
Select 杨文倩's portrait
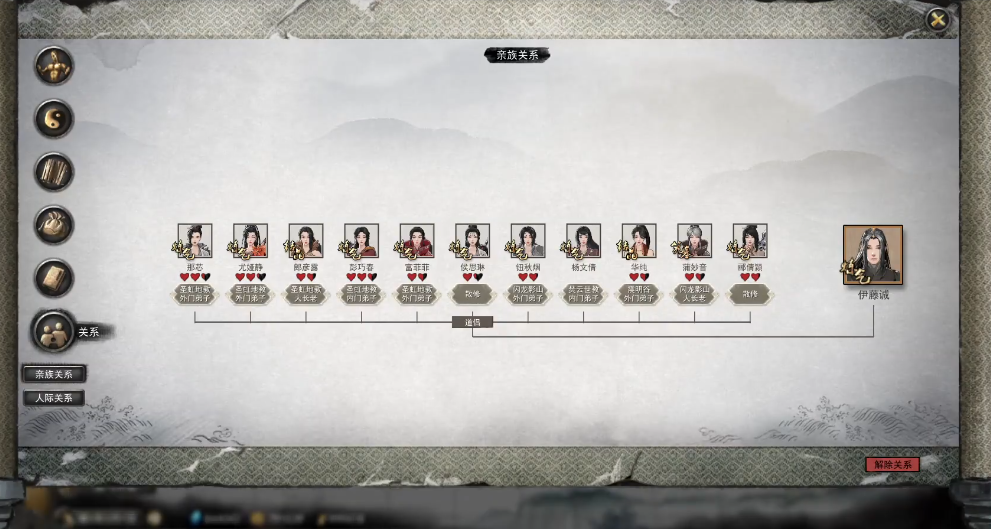[583, 241]
